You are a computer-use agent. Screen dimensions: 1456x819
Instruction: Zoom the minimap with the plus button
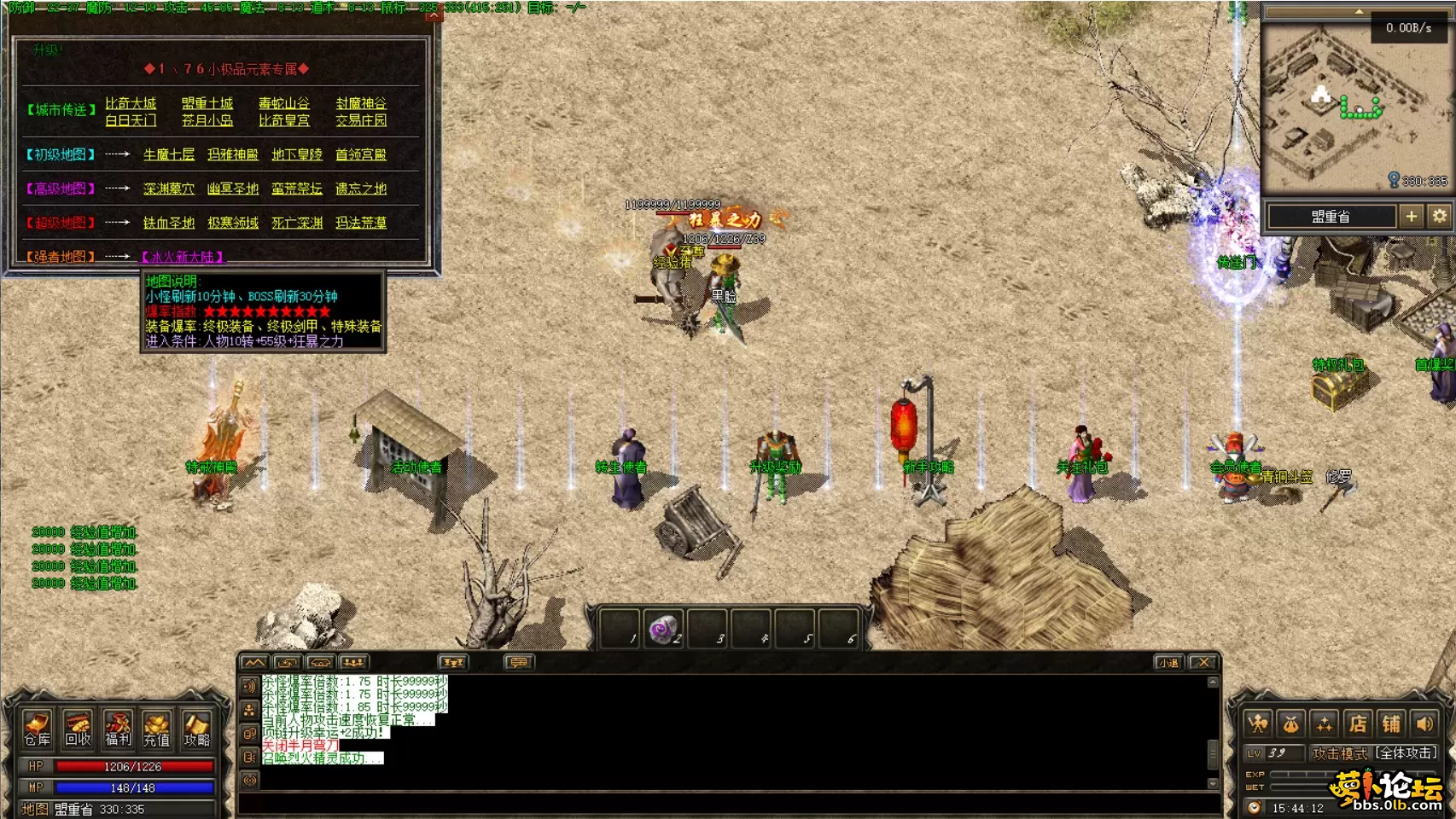[1412, 217]
